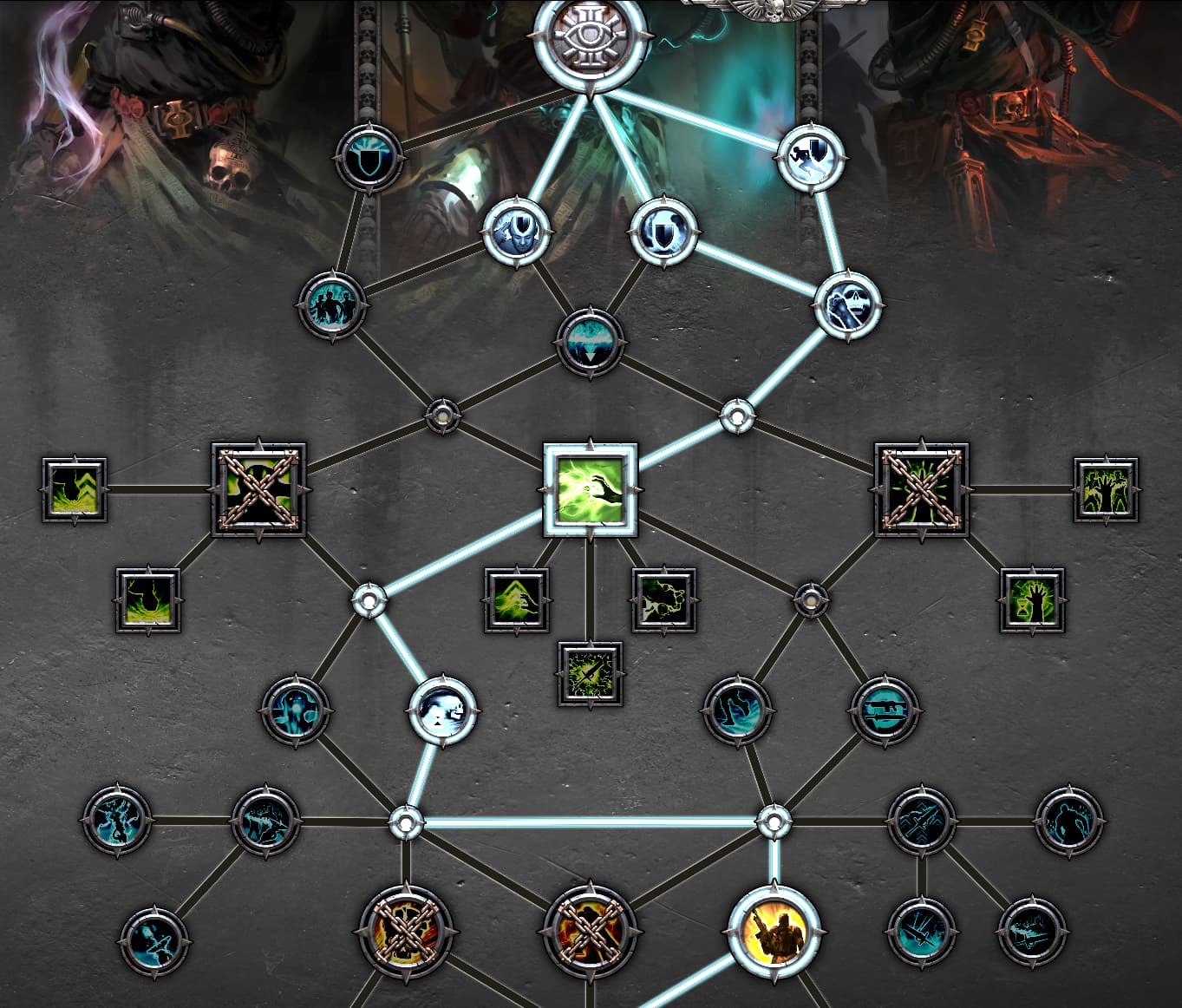
Task: Select the large eye node at the top
Action: [x=590, y=42]
